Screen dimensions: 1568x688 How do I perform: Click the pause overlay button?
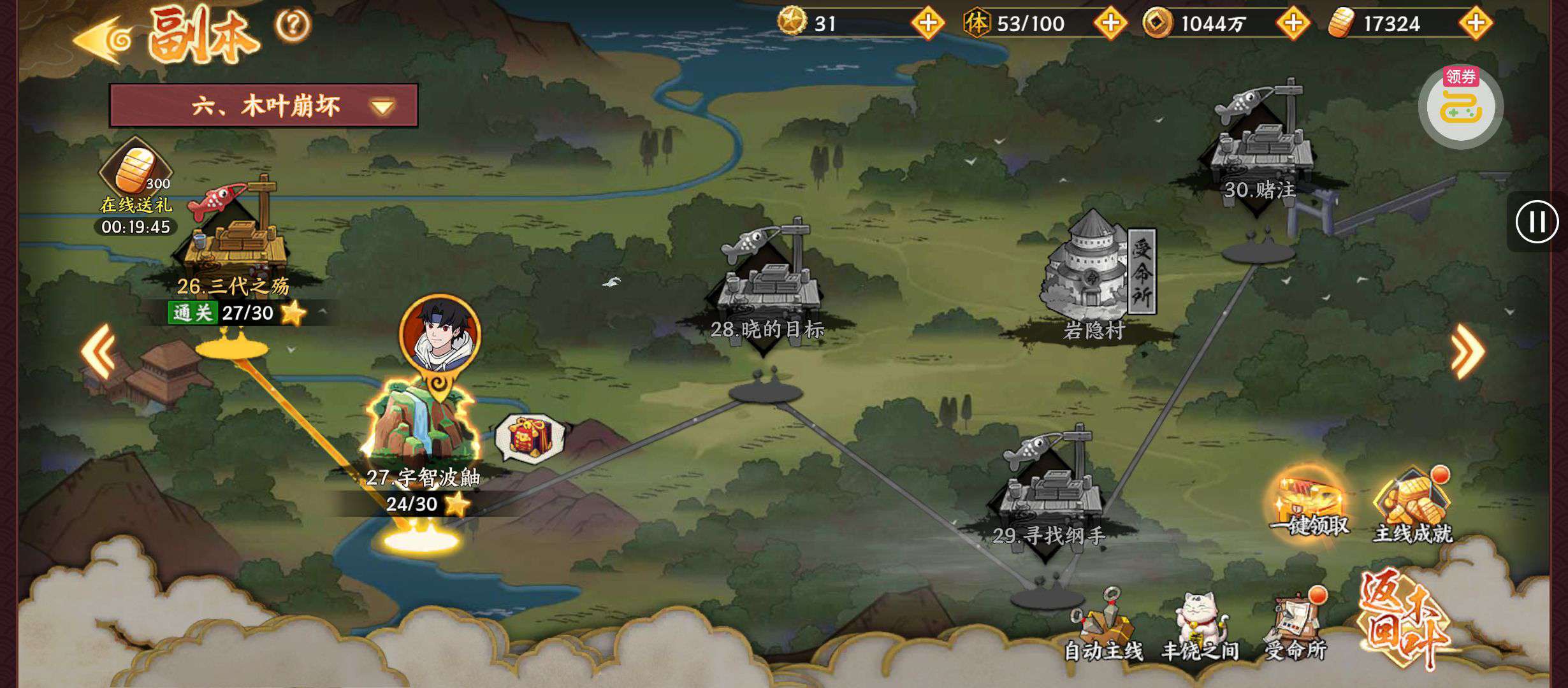pyautogui.click(x=1536, y=222)
